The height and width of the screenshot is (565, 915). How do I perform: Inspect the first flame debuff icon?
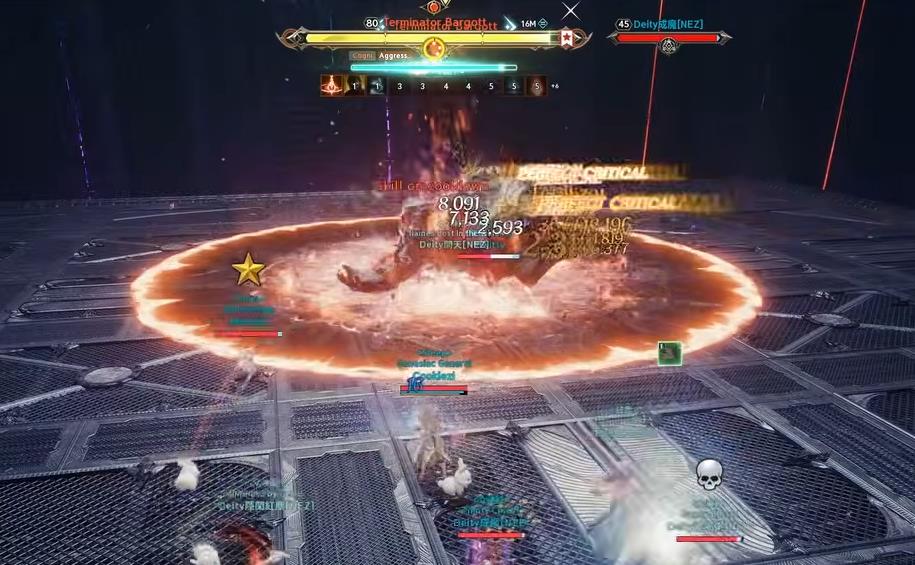[331, 86]
